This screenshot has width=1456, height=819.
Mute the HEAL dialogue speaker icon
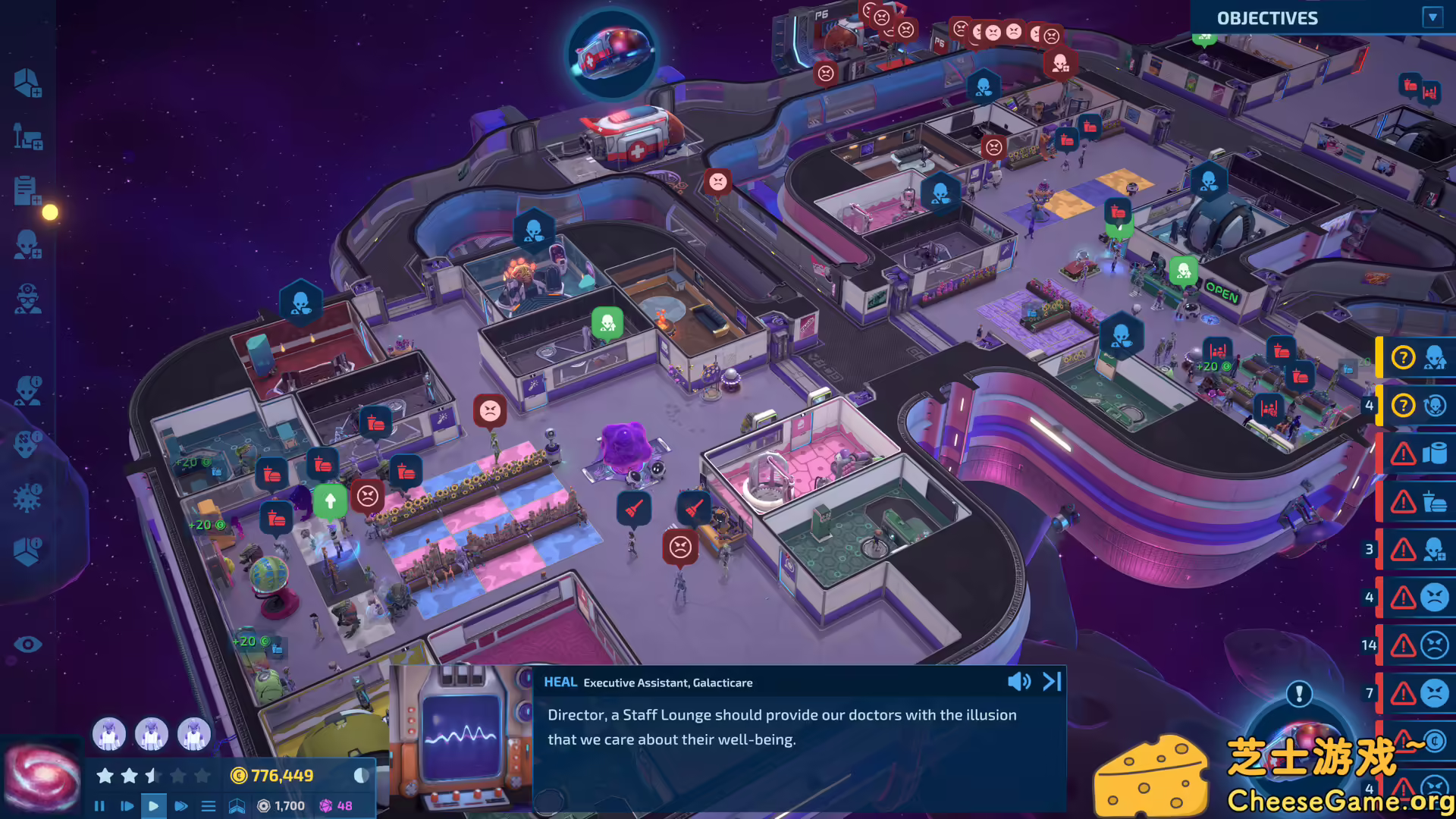[1019, 681]
